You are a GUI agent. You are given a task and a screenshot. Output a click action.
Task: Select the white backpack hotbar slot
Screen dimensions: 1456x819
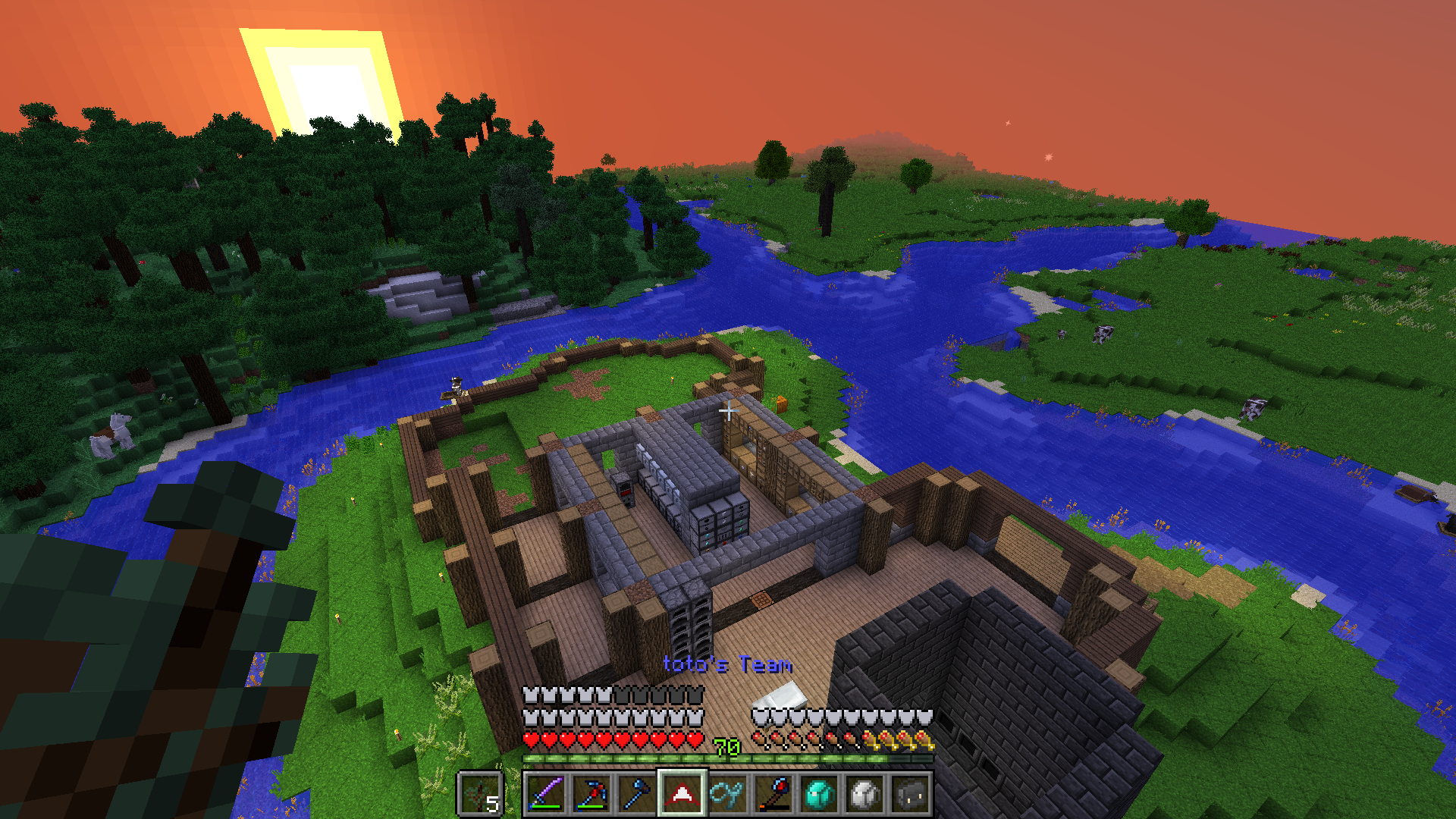[x=864, y=794]
